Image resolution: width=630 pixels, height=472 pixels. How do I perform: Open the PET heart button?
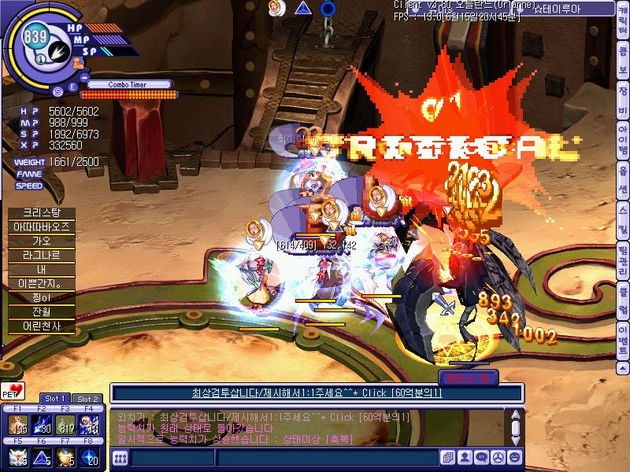coord(13,389)
